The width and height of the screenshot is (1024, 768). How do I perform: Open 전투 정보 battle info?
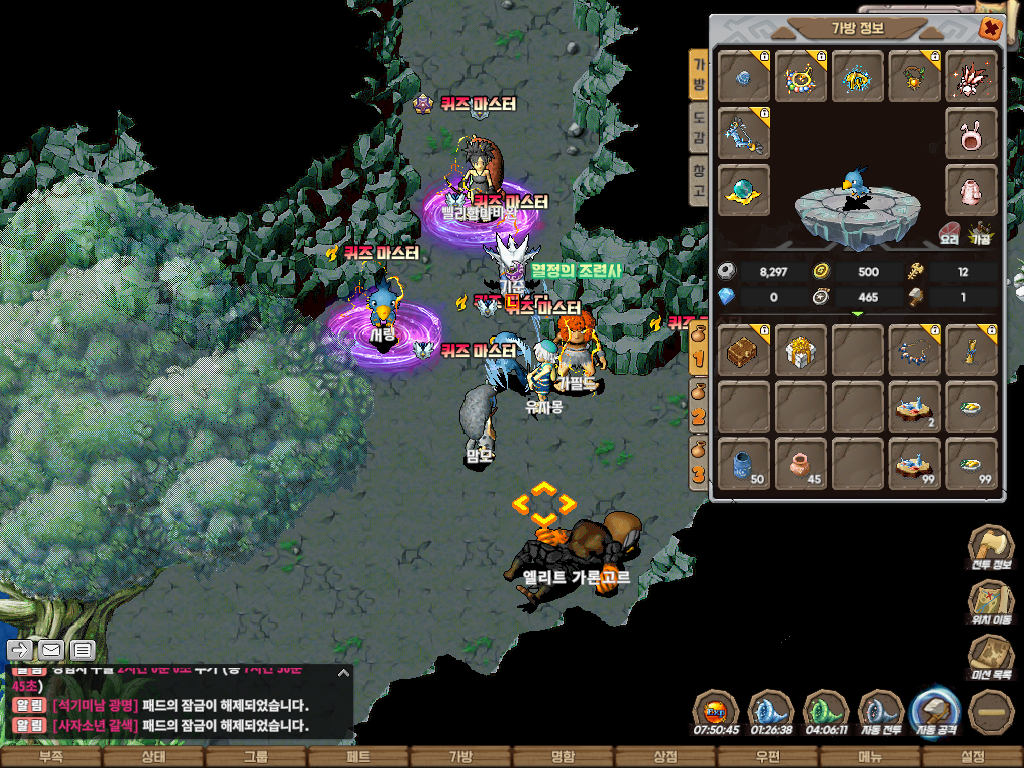990,549
